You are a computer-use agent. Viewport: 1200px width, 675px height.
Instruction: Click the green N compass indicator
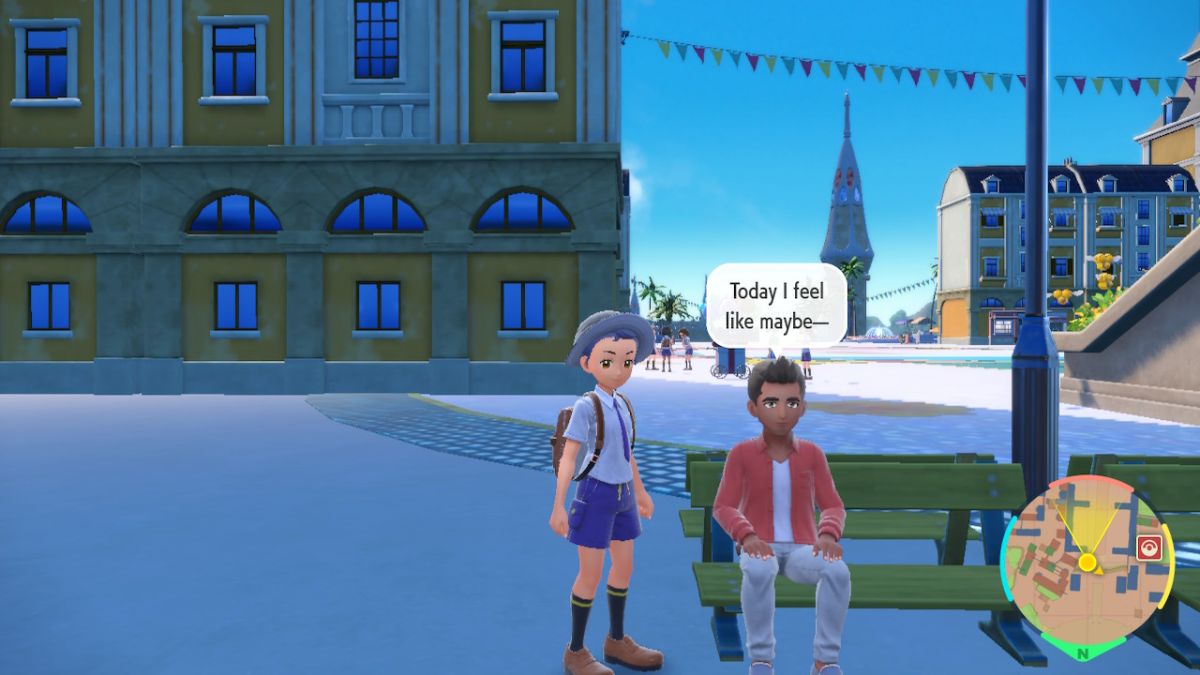point(1083,652)
